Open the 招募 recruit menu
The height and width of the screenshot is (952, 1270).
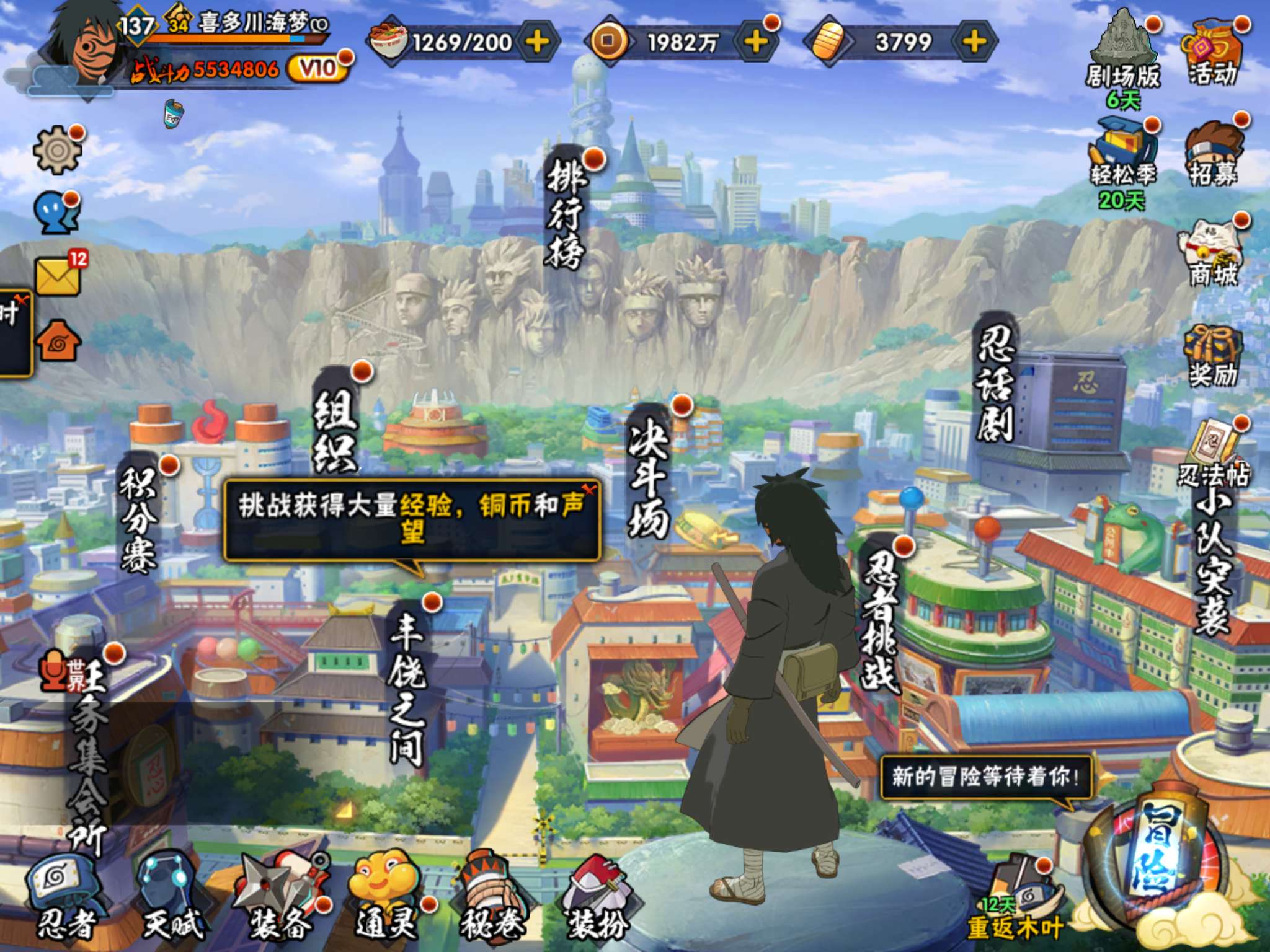[x=1213, y=156]
